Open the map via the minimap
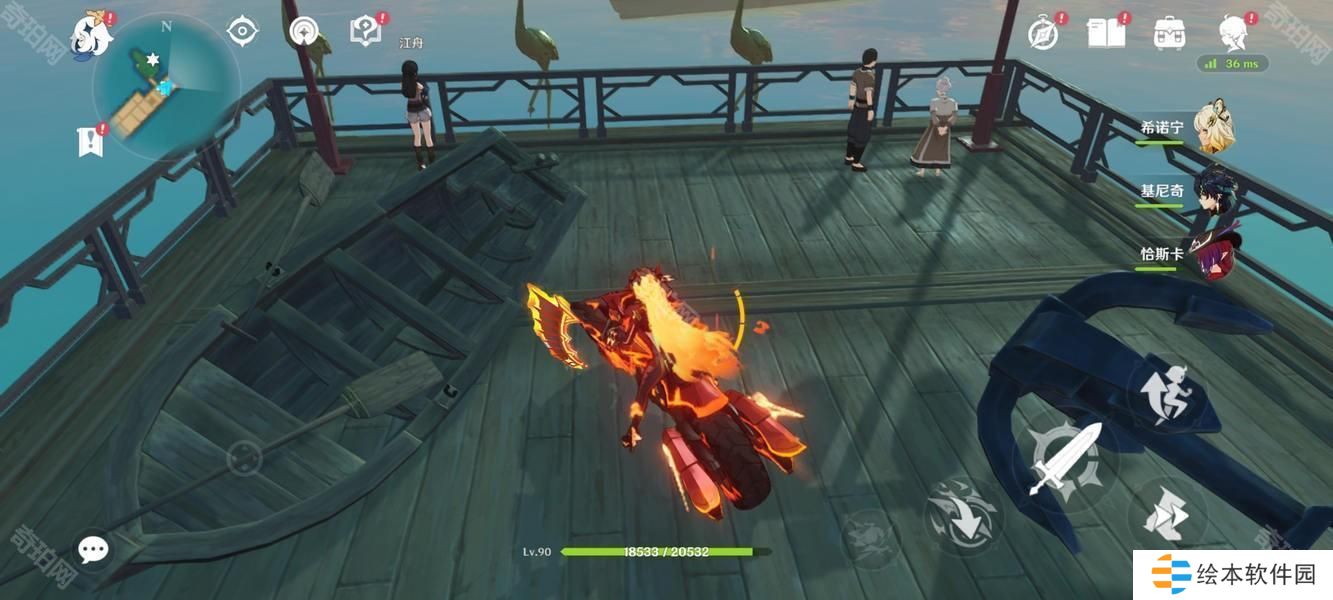 point(165,87)
